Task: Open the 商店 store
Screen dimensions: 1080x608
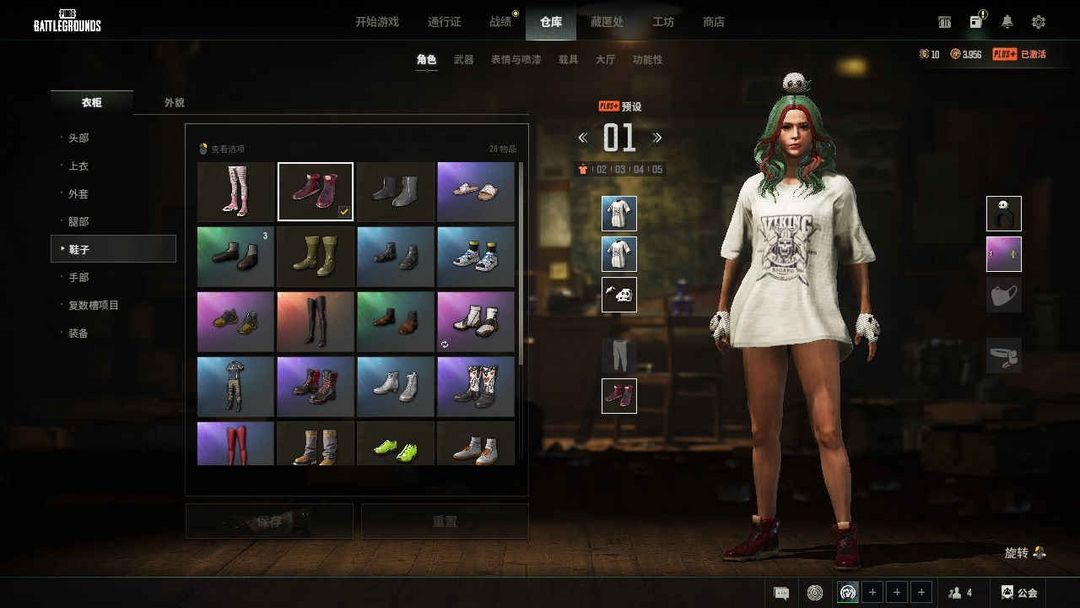Action: [x=713, y=22]
